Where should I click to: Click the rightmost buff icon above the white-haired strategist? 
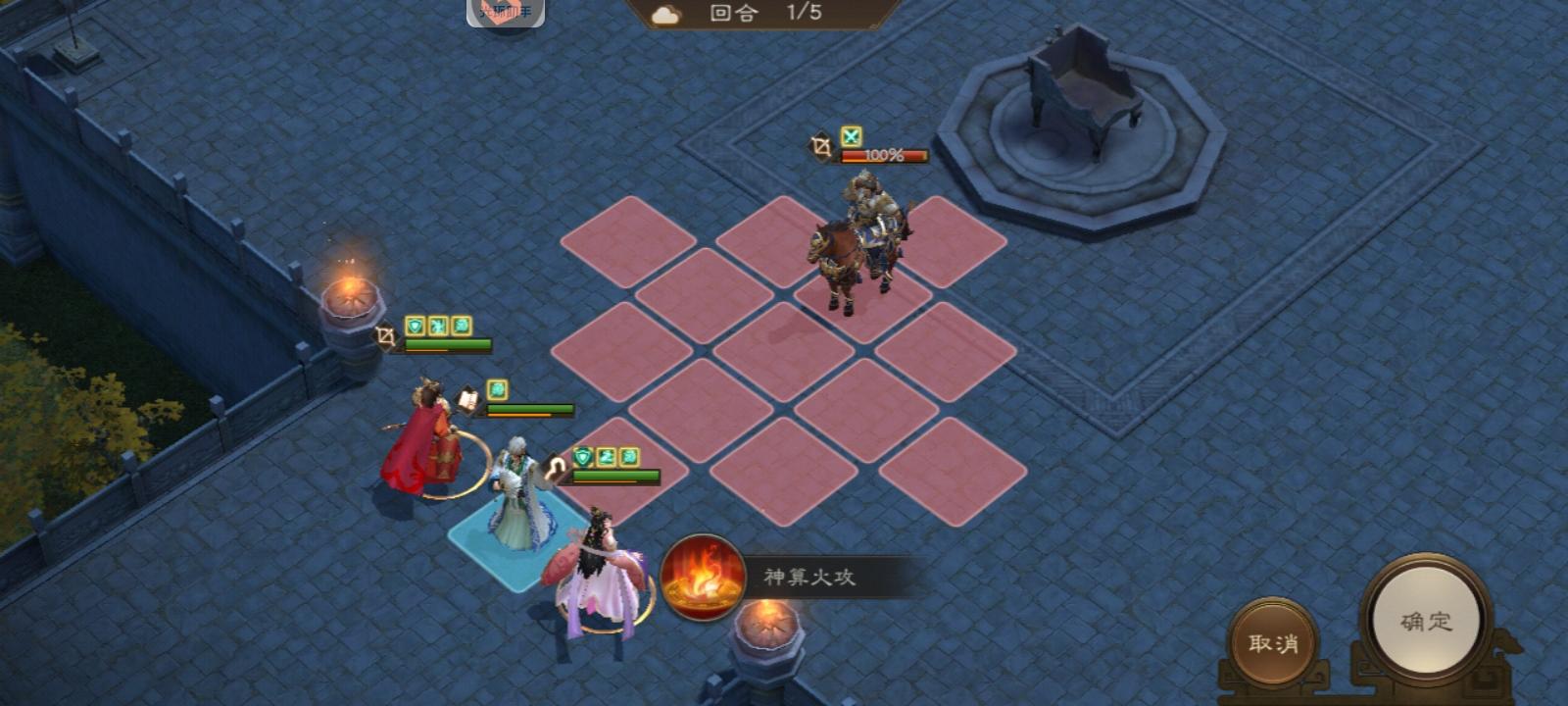coord(628,457)
